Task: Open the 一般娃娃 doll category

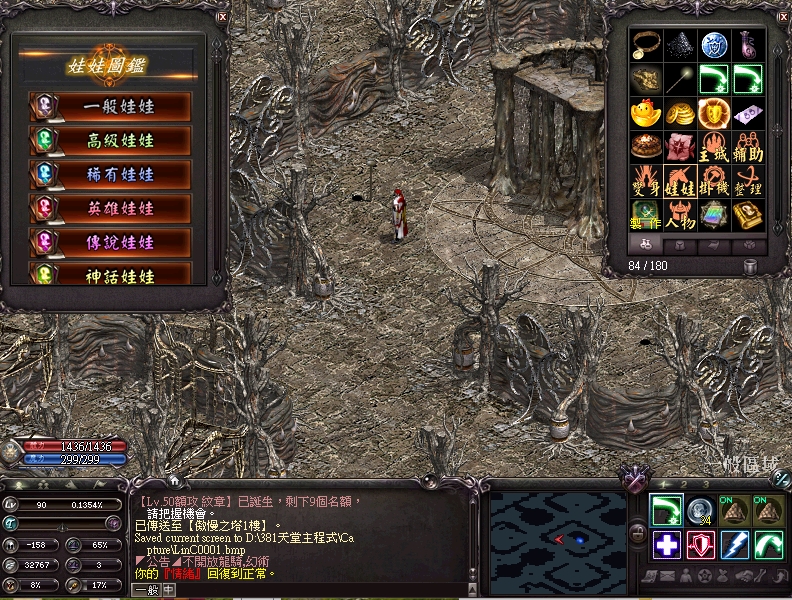Action: coord(110,107)
